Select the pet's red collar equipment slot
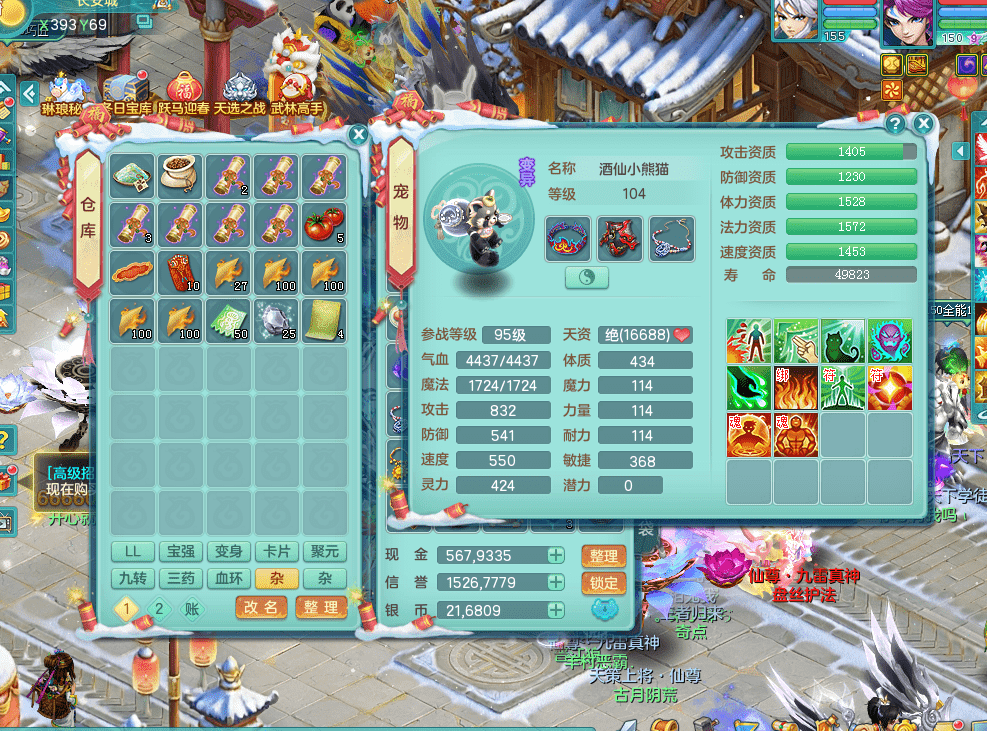987x731 pixels. [567, 239]
